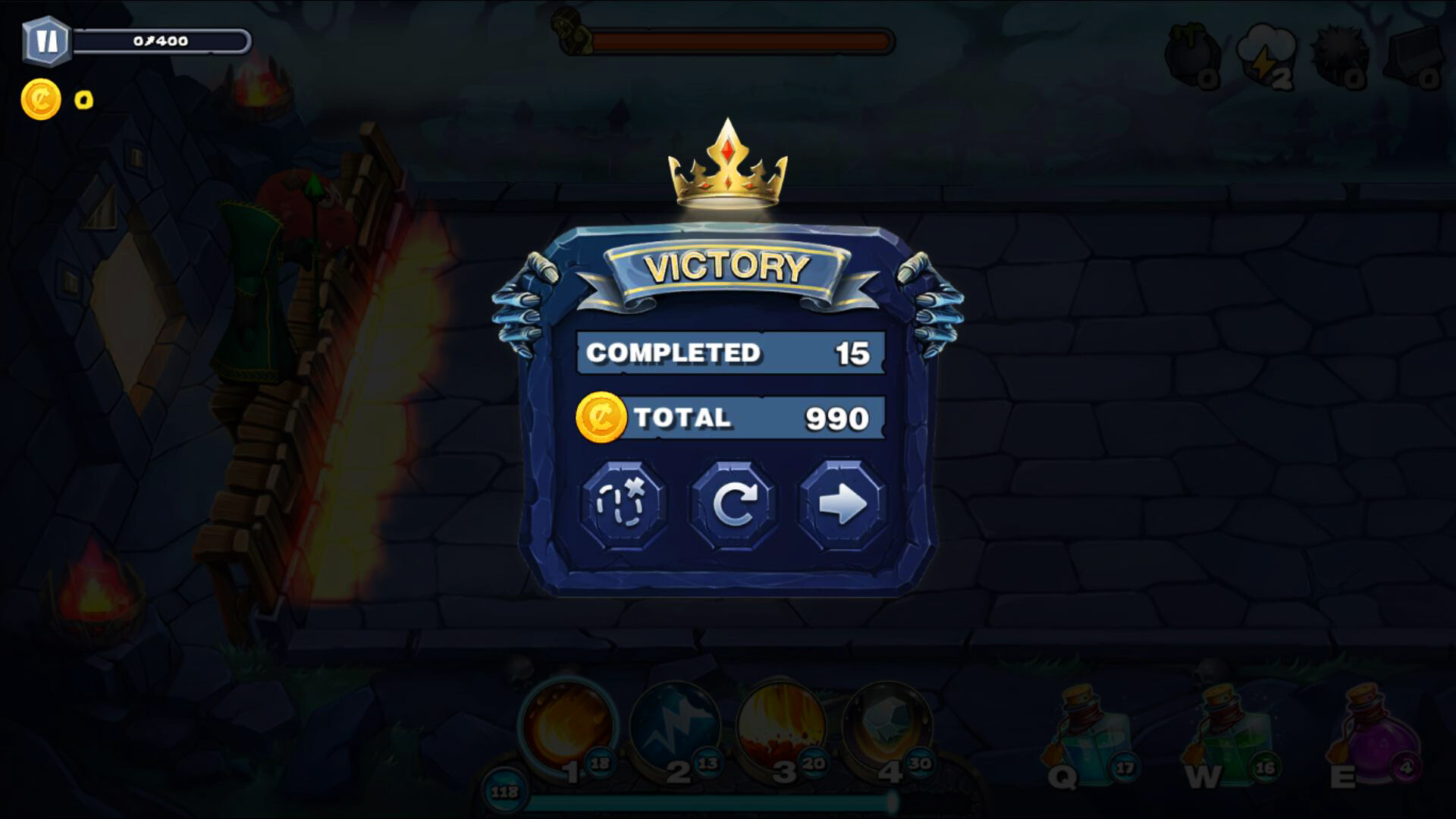Click the coin counter near top left
The height and width of the screenshot is (819, 1456).
42,97
